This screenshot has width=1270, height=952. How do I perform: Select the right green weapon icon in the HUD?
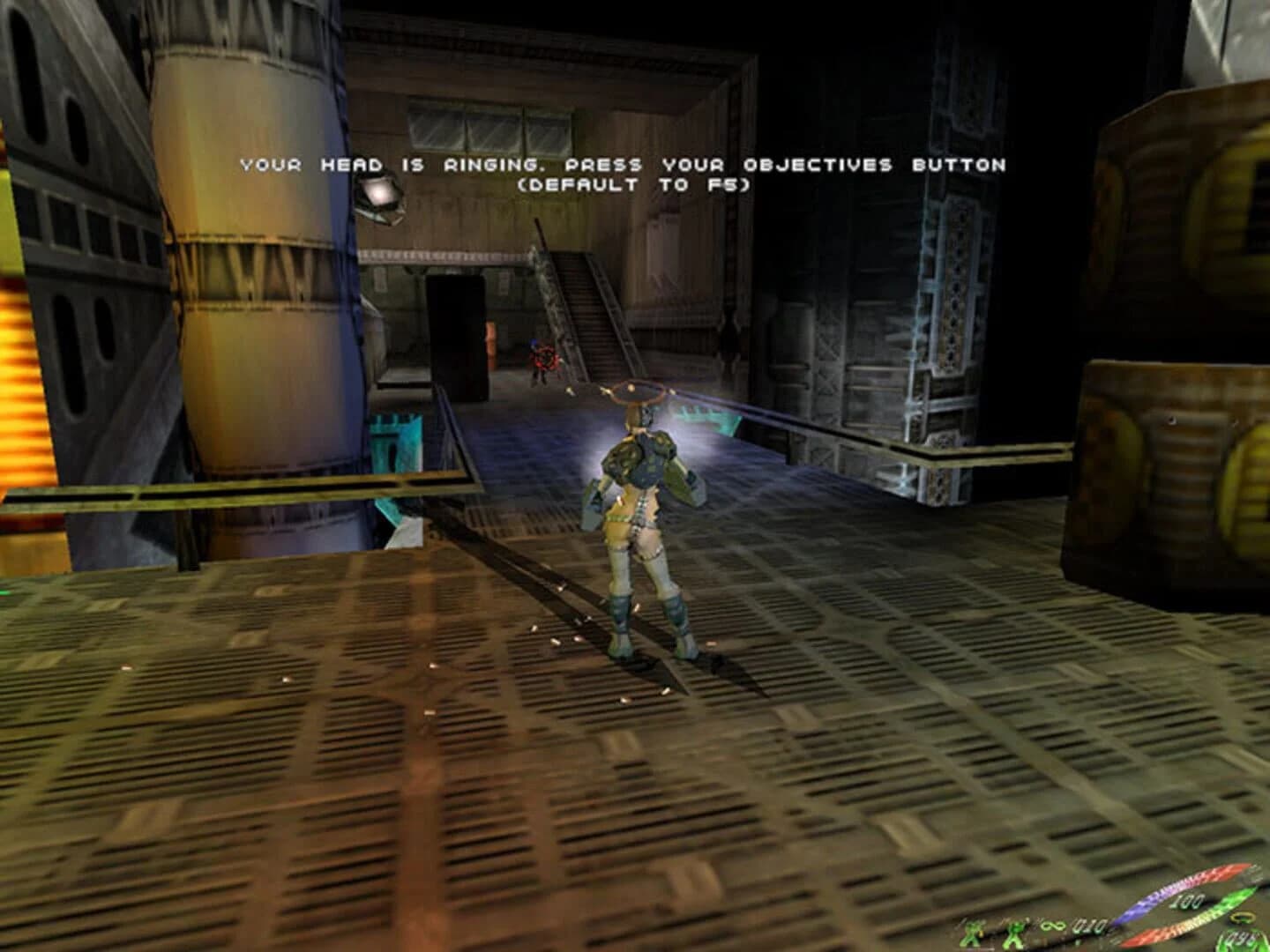[1015, 933]
